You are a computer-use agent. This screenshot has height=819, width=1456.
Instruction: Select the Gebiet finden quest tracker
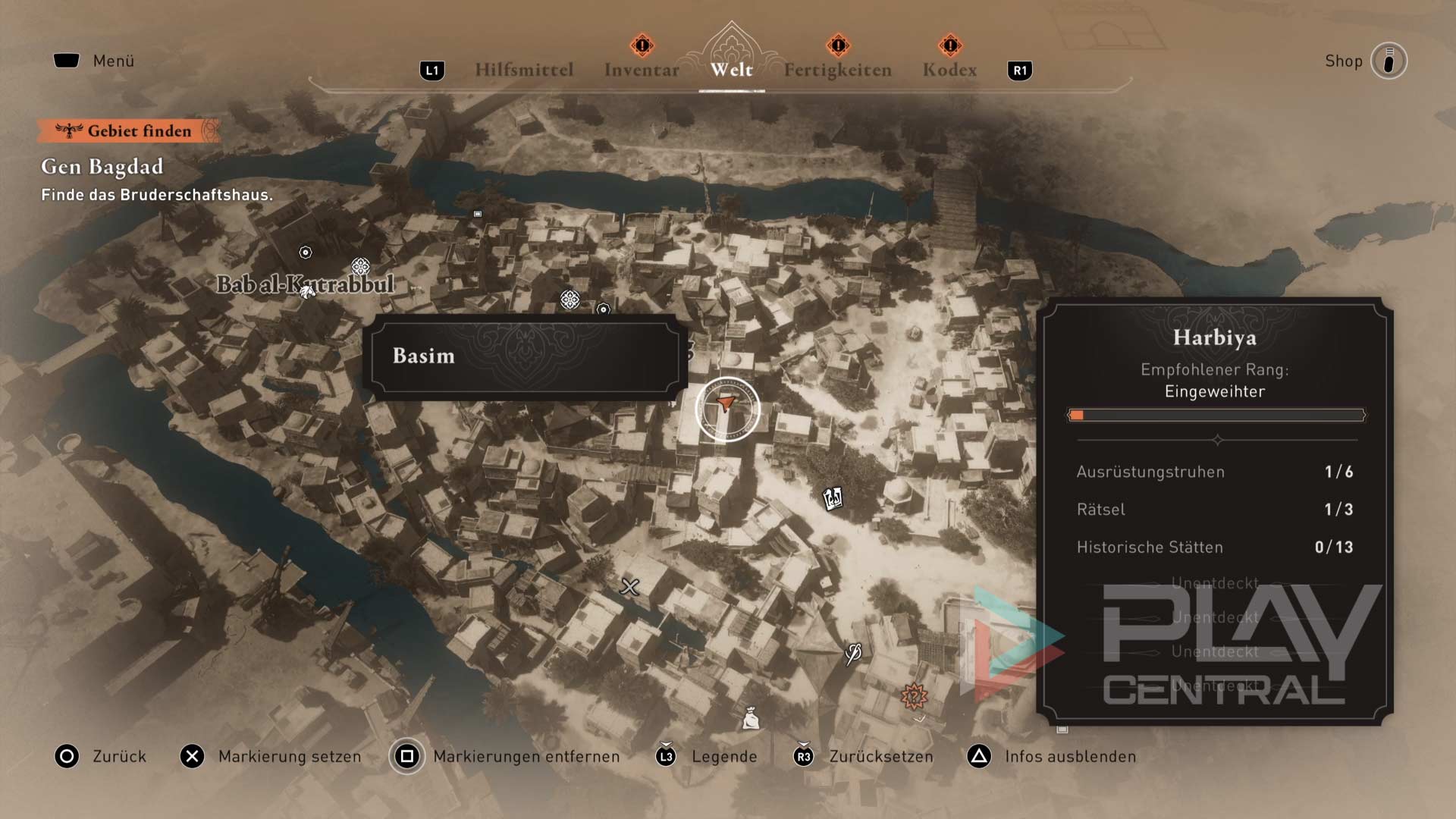[129, 131]
